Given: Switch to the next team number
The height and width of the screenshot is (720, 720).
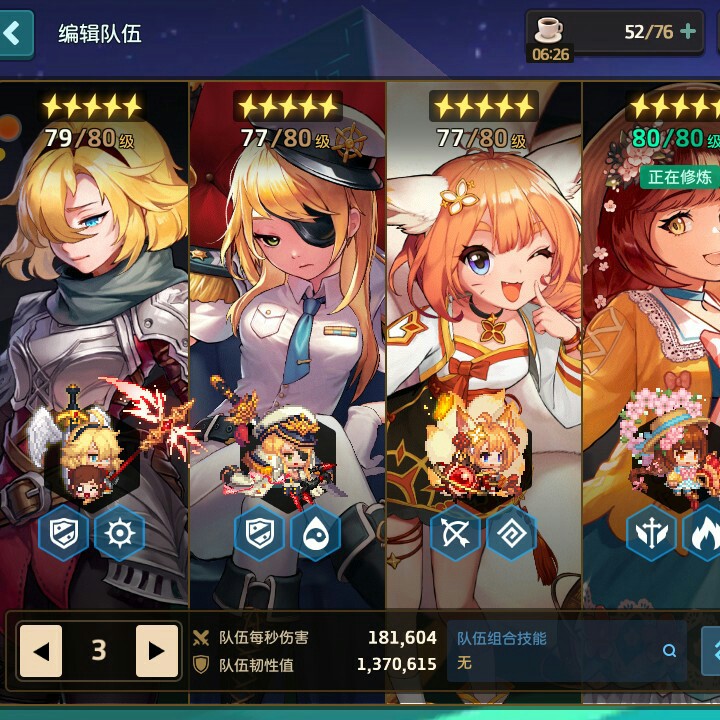Looking at the screenshot, I should [156, 652].
